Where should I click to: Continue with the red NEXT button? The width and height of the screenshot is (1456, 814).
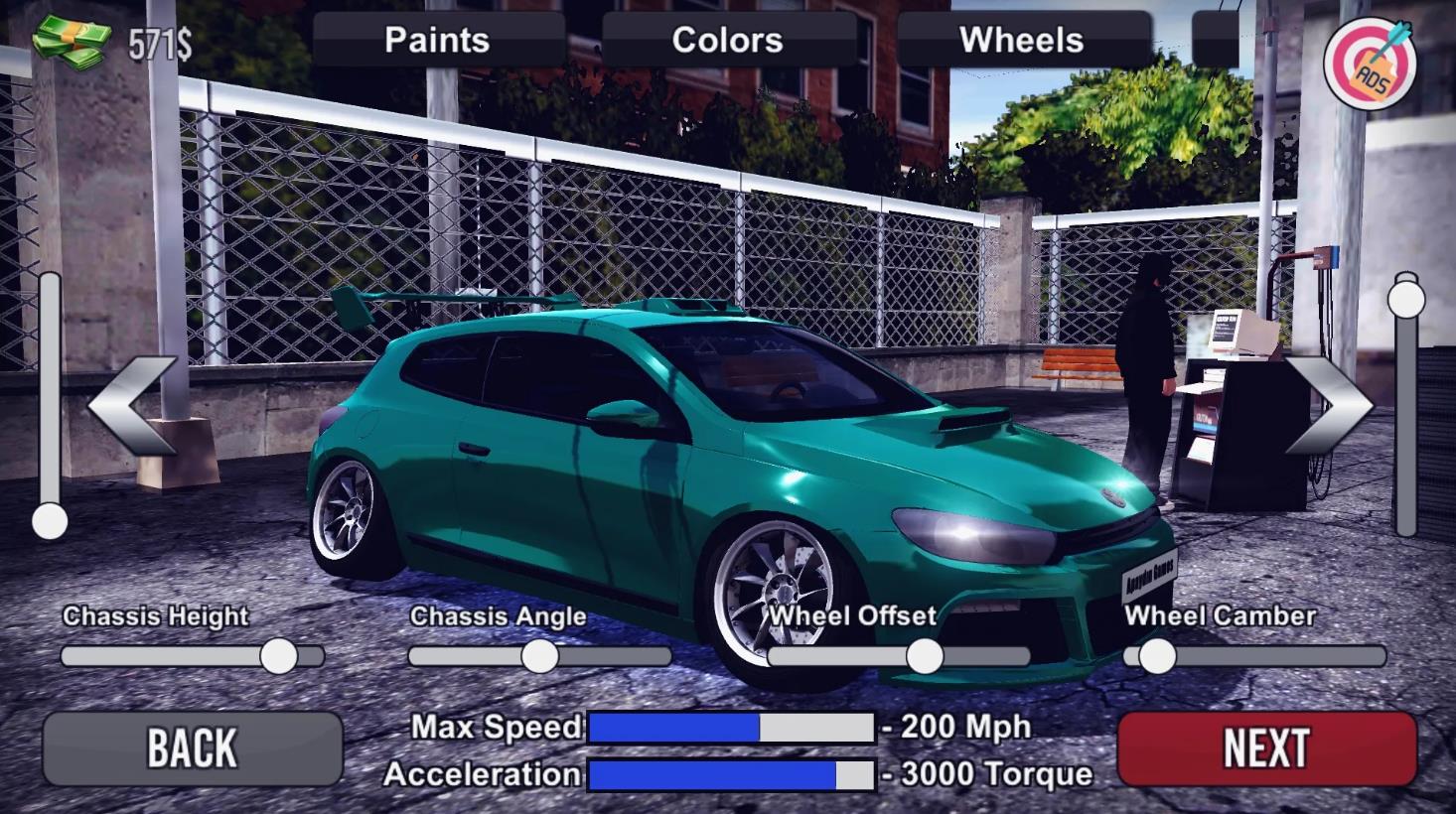[1266, 748]
